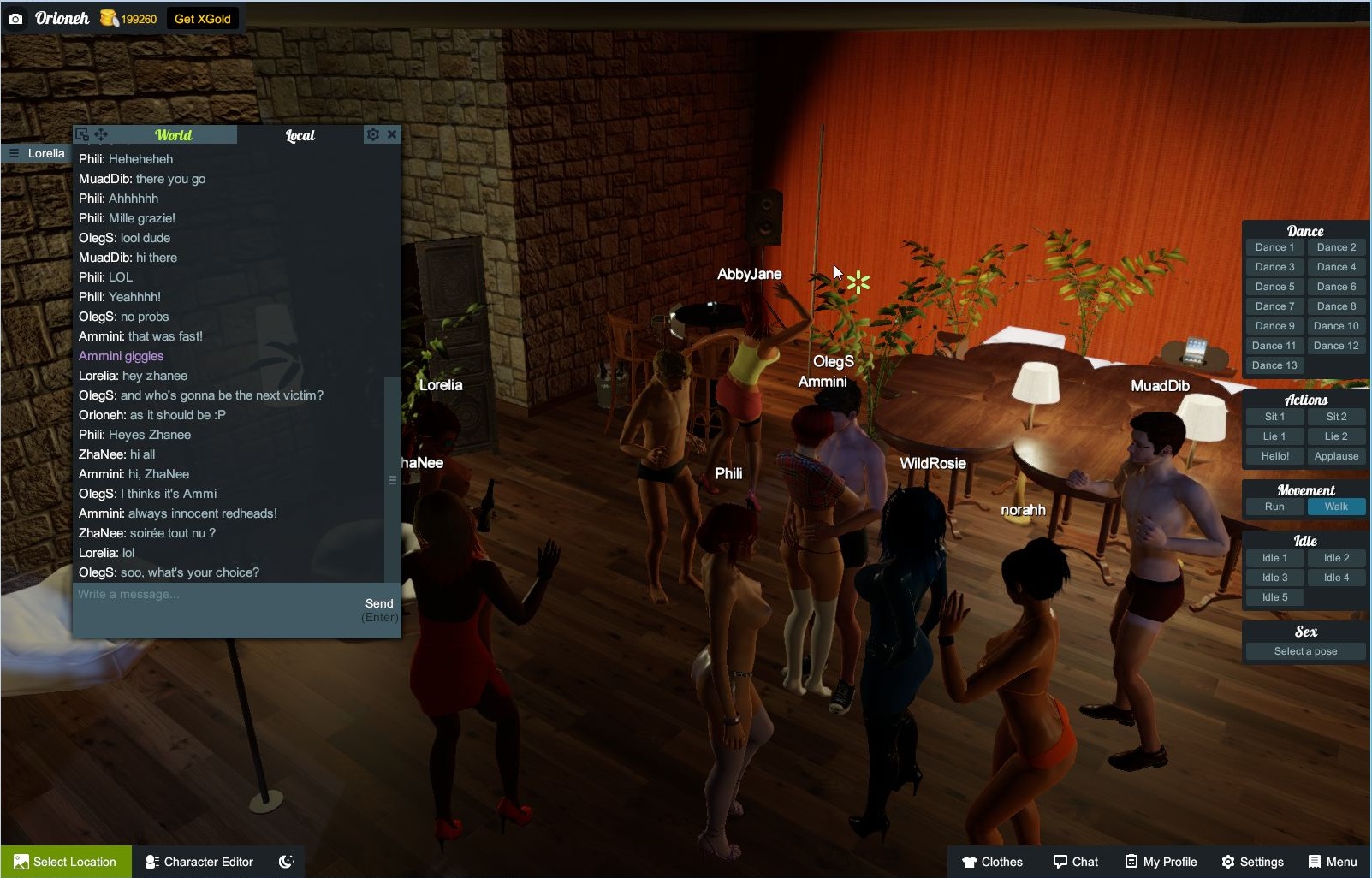Viewport: 1372px width, 878px height.
Task: Open the Clothes menu
Action: pyautogui.click(x=992, y=862)
